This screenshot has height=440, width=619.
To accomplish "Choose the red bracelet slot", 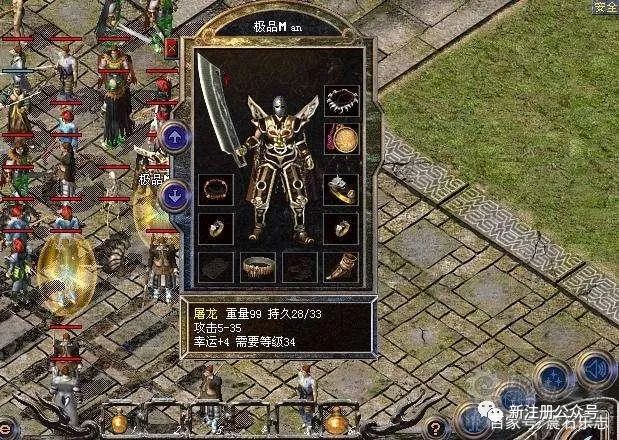I will (x=214, y=188).
